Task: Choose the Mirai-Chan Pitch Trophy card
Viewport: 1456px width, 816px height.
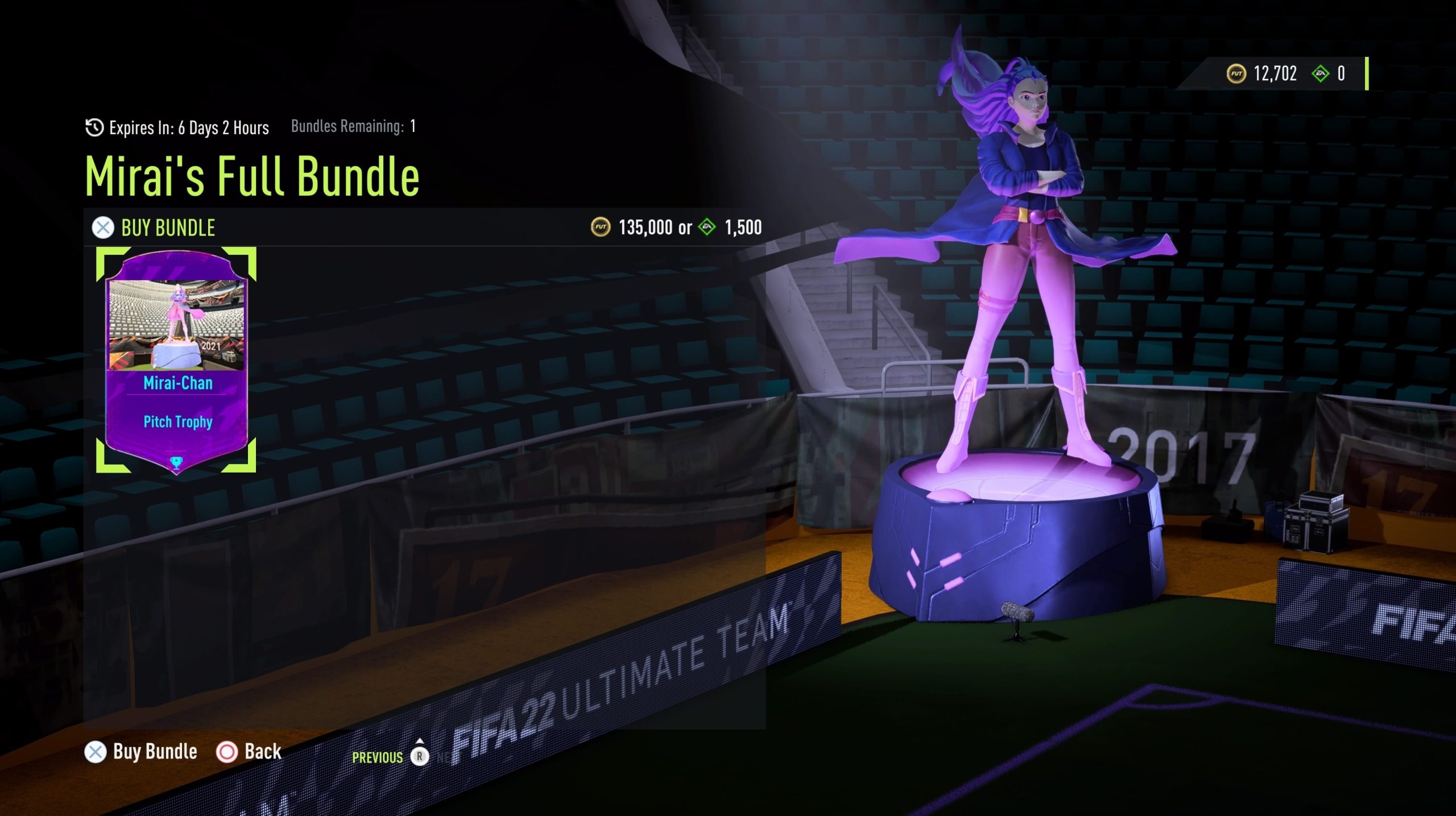Action: (176, 360)
